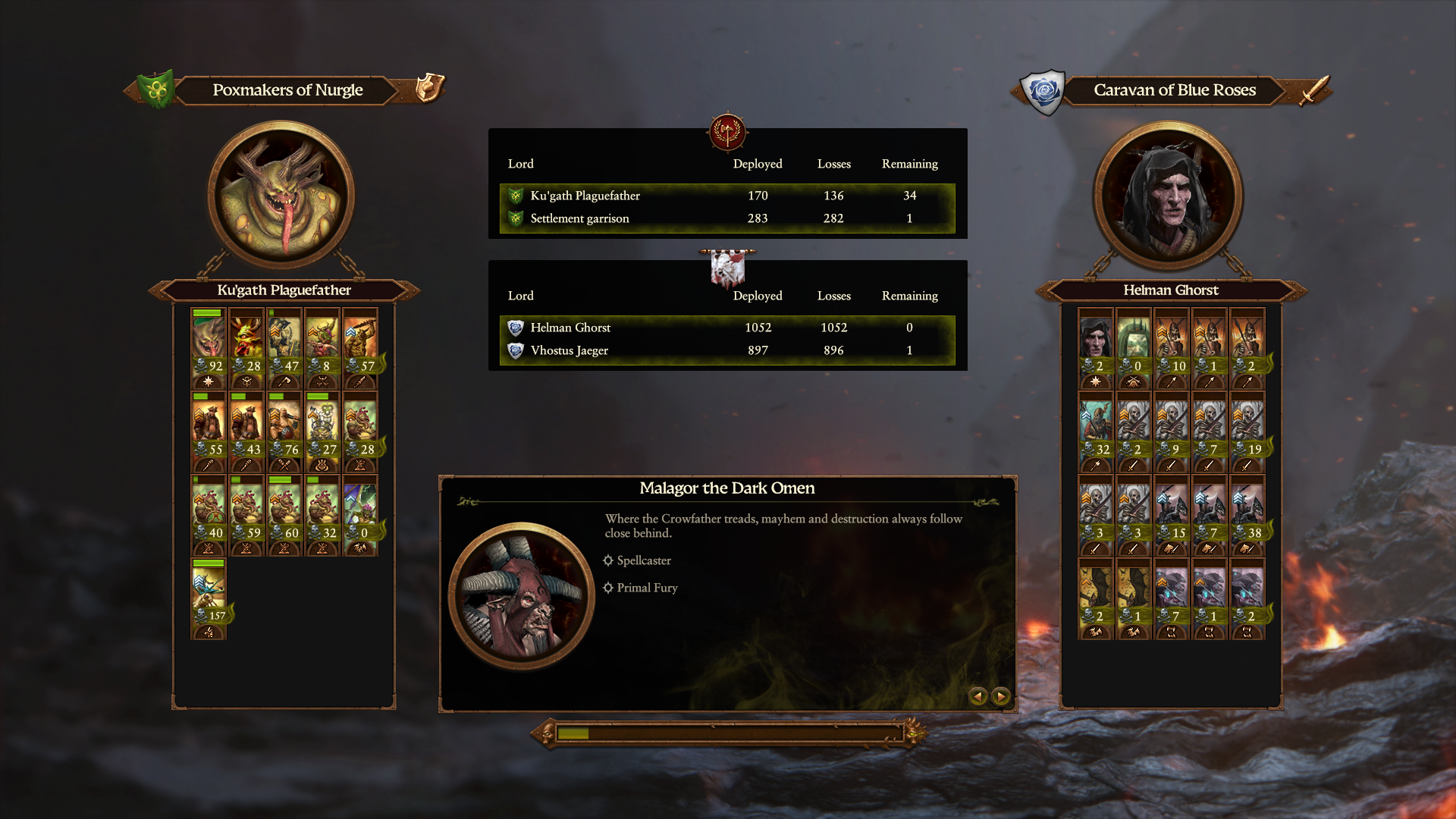
Task: Select Ghorst's unit card with 38 kills
Action: (x=1247, y=515)
